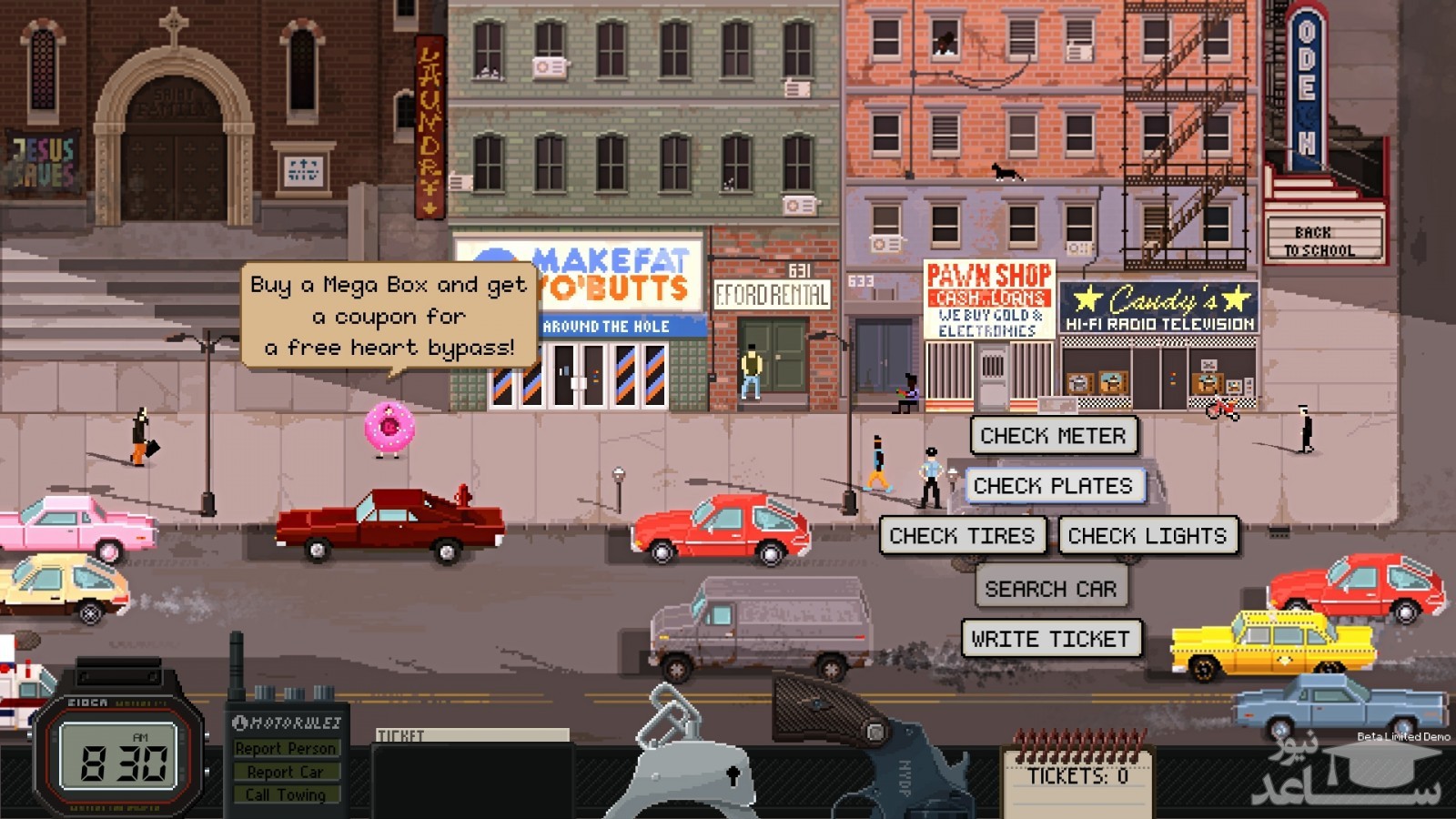The image size is (1456, 819).
Task: Report Person on the radio
Action: pyautogui.click(x=286, y=748)
